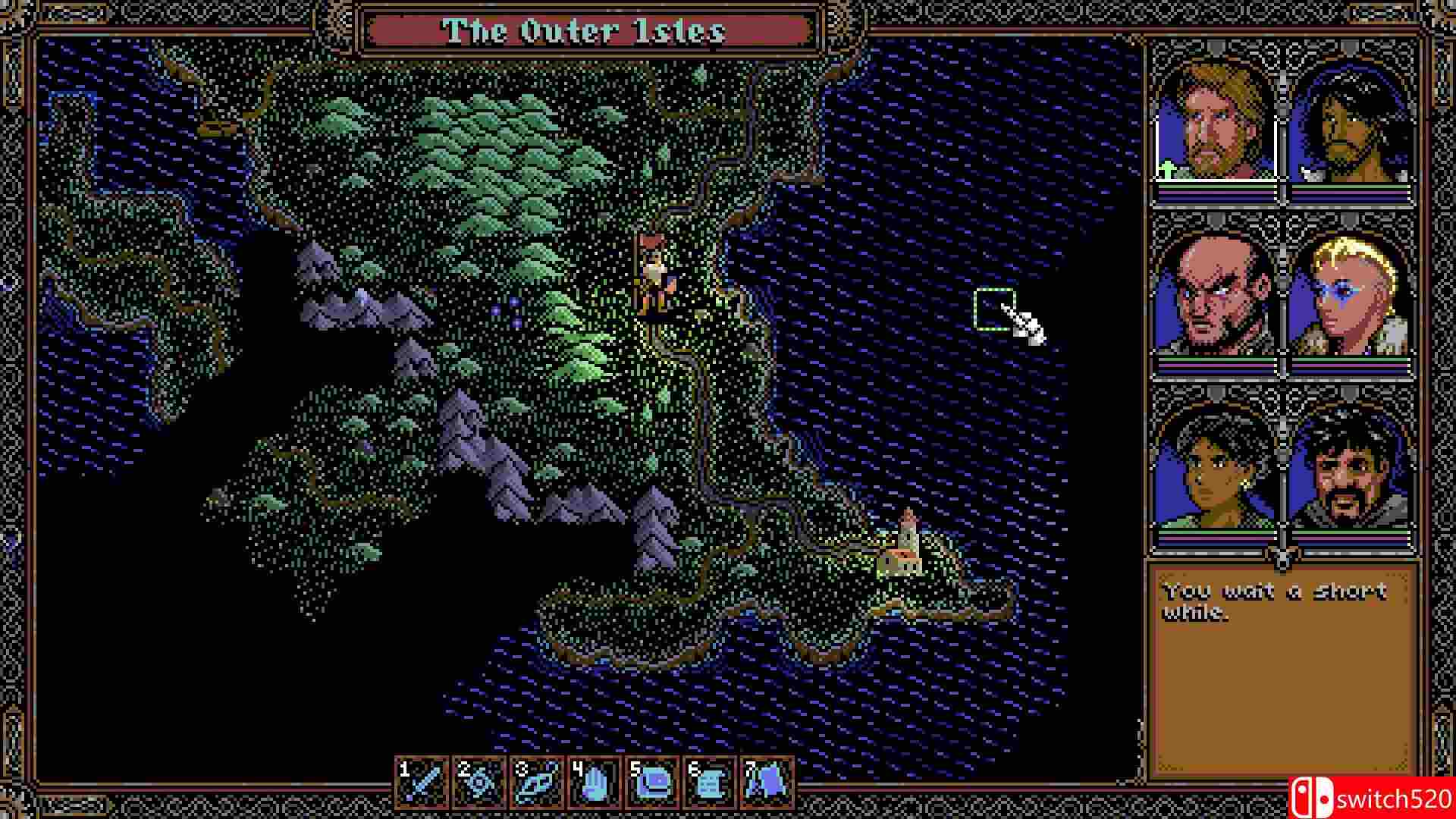Viewport: 1456px width, 819px height.
Task: Select the woman with the gold earring portrait
Action: pos(1216,469)
